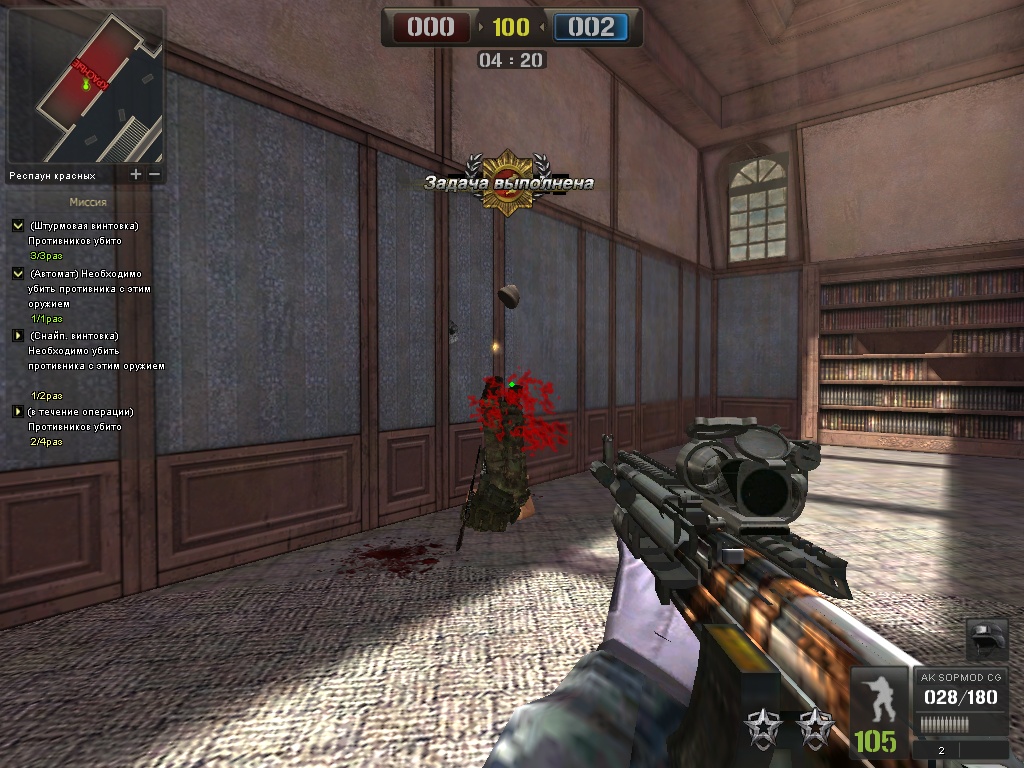The image size is (1024, 768).
Task: Select the Штурмовая винтовка mission entry
Action: point(84,226)
